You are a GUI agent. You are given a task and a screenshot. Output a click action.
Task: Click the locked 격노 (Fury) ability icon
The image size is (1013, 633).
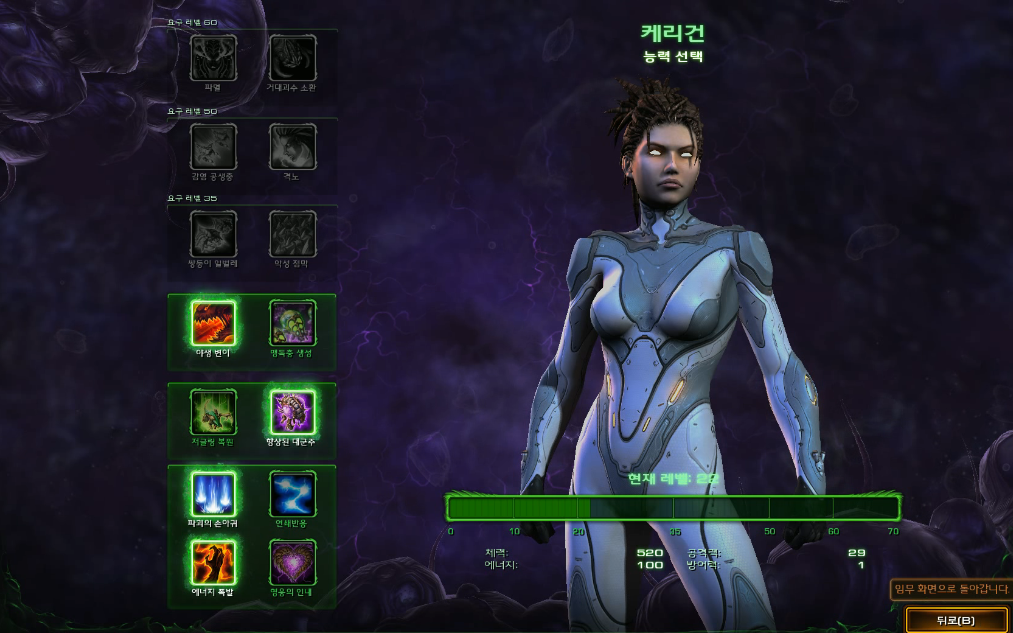click(292, 147)
